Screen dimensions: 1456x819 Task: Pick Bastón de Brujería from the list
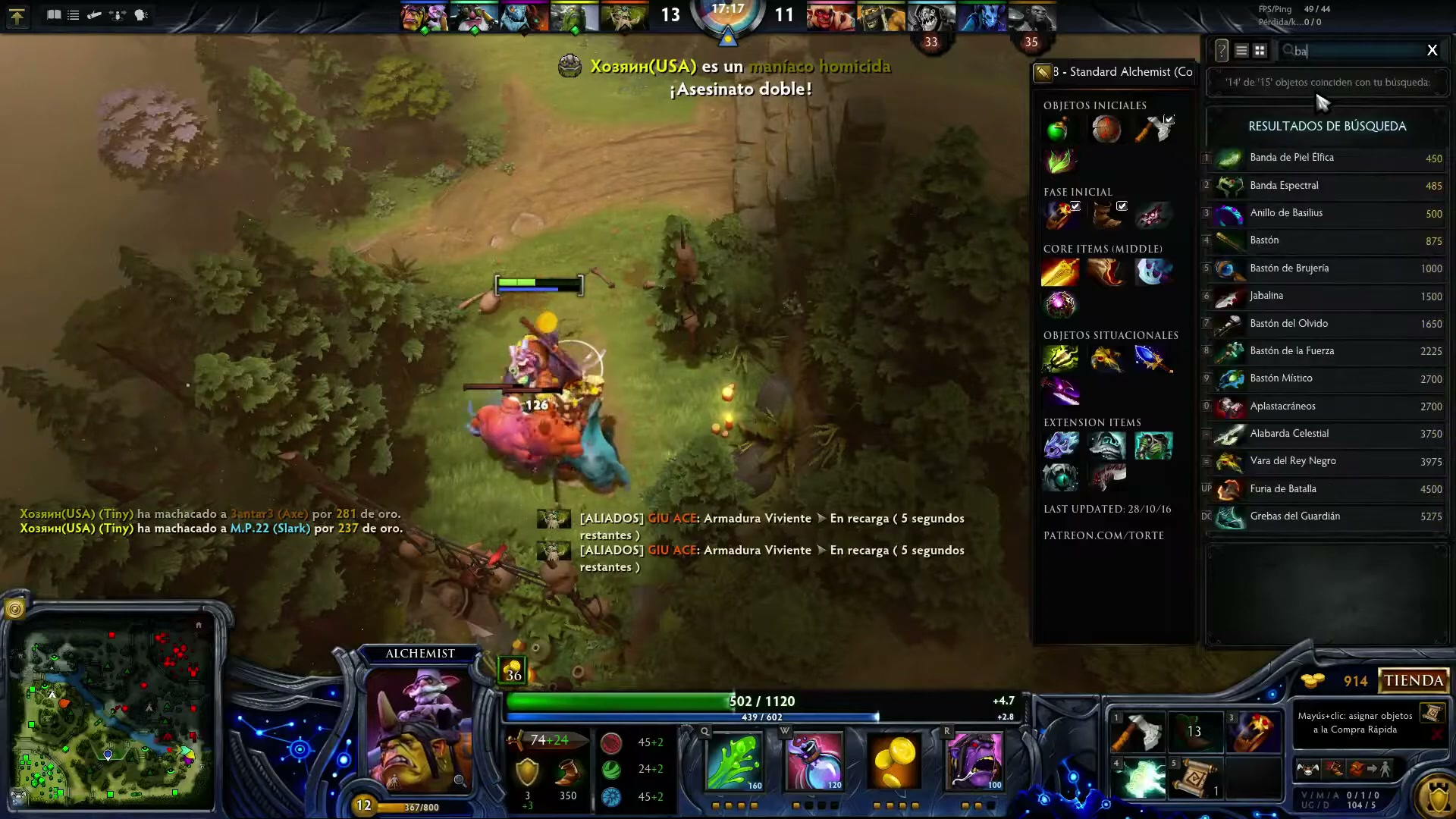pos(1327,268)
